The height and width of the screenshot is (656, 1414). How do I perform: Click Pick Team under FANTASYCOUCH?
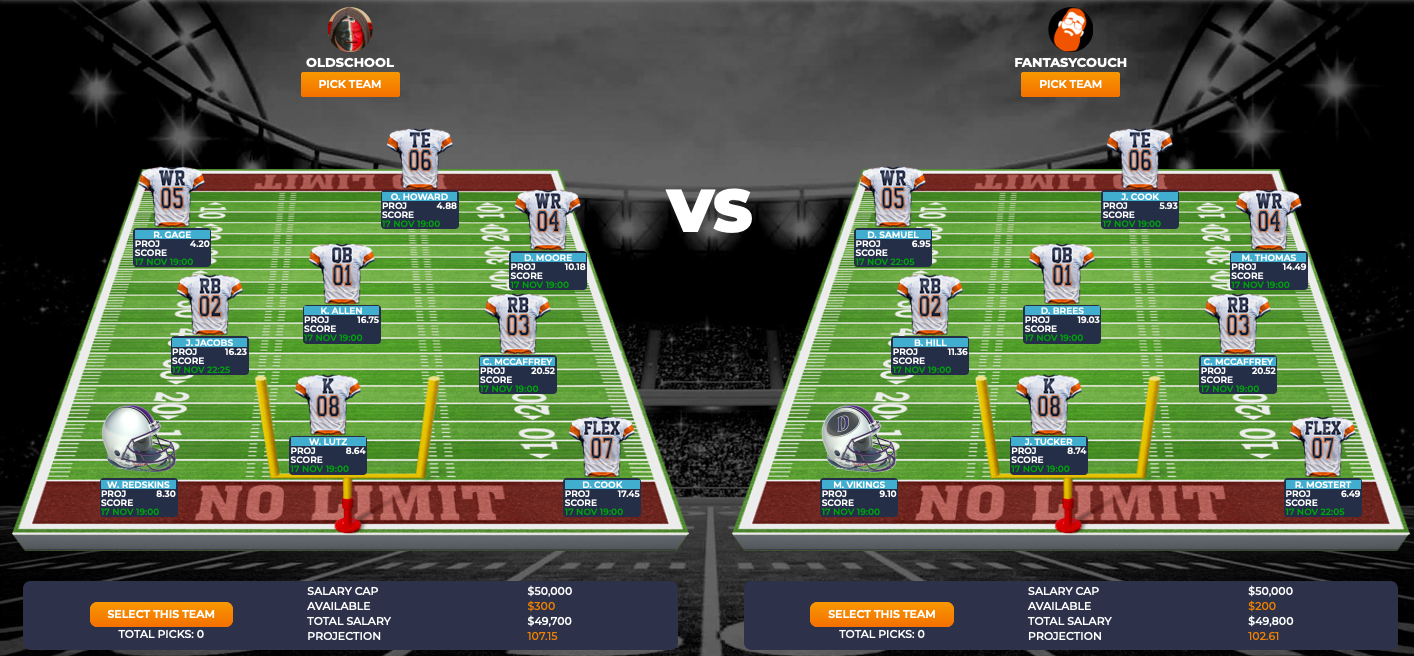coord(1070,85)
